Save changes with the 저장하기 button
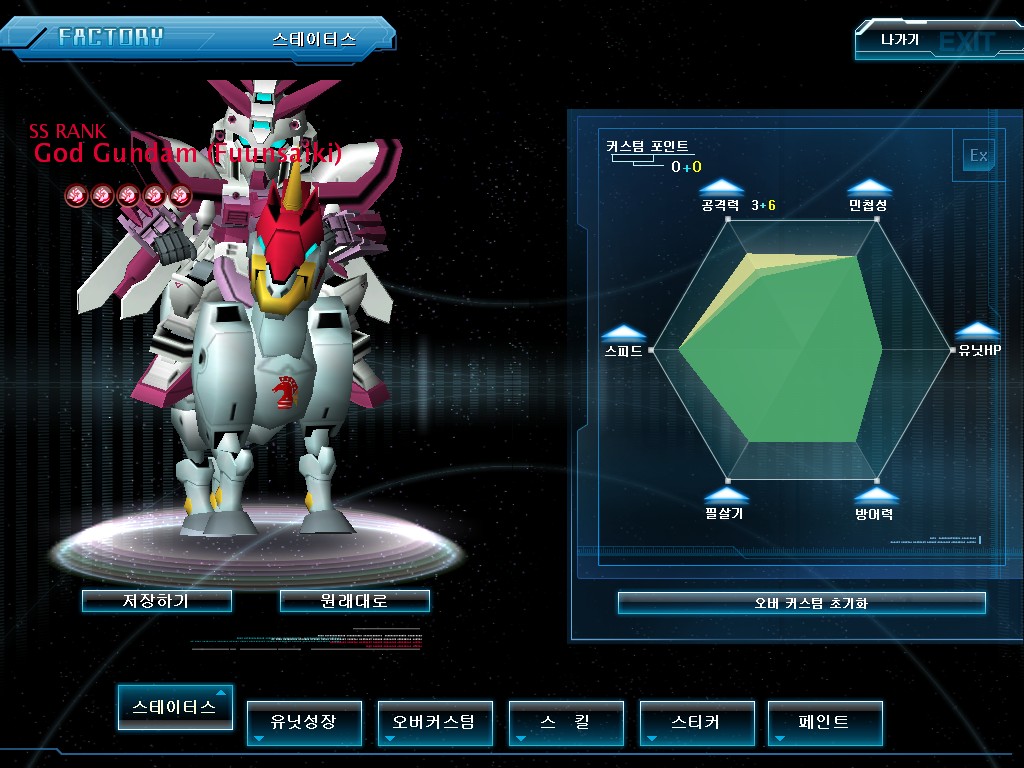 point(157,601)
